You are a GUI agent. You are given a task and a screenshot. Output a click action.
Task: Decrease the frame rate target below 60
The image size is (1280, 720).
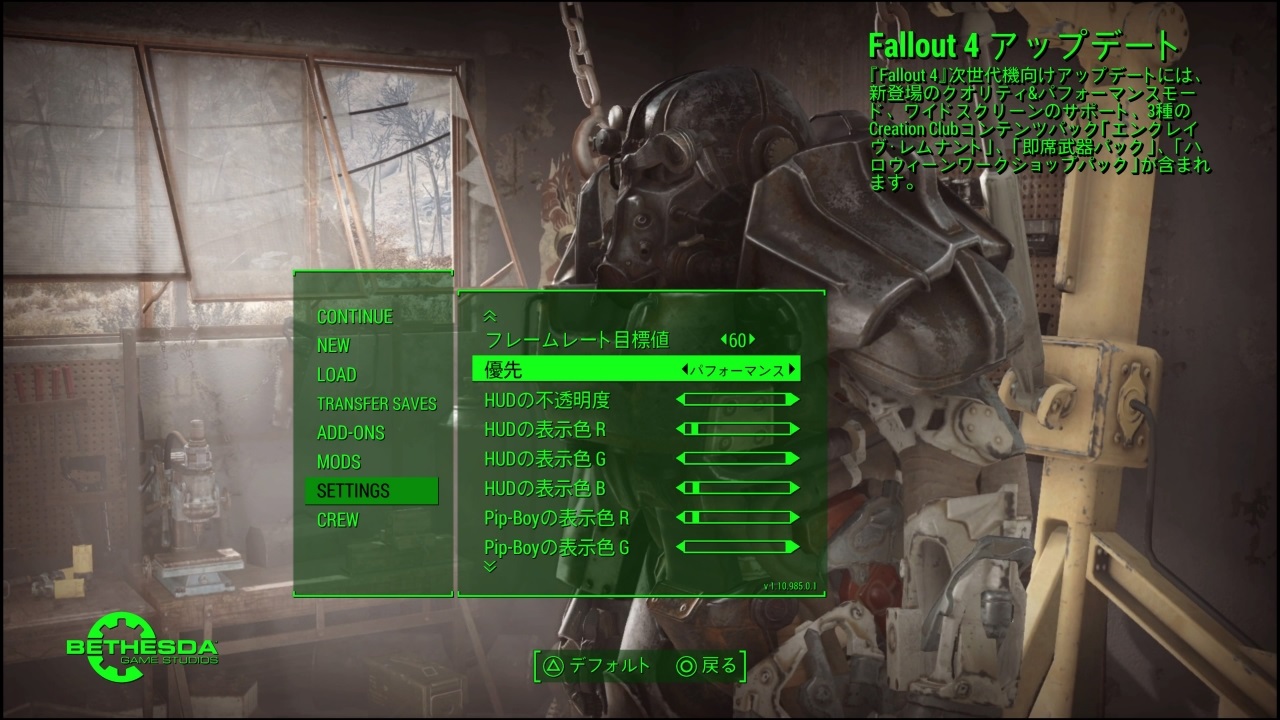722,340
